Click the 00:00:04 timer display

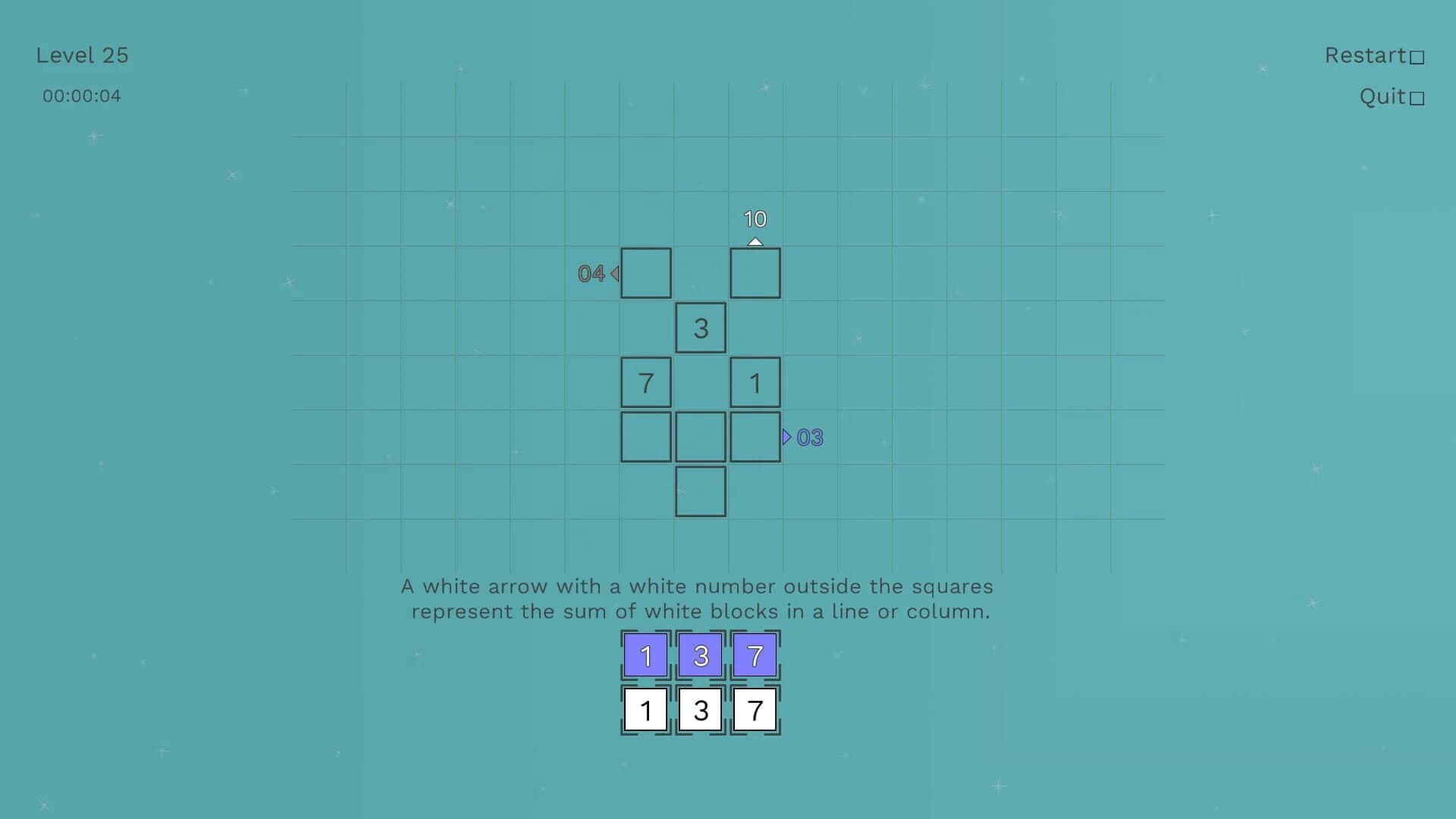81,96
